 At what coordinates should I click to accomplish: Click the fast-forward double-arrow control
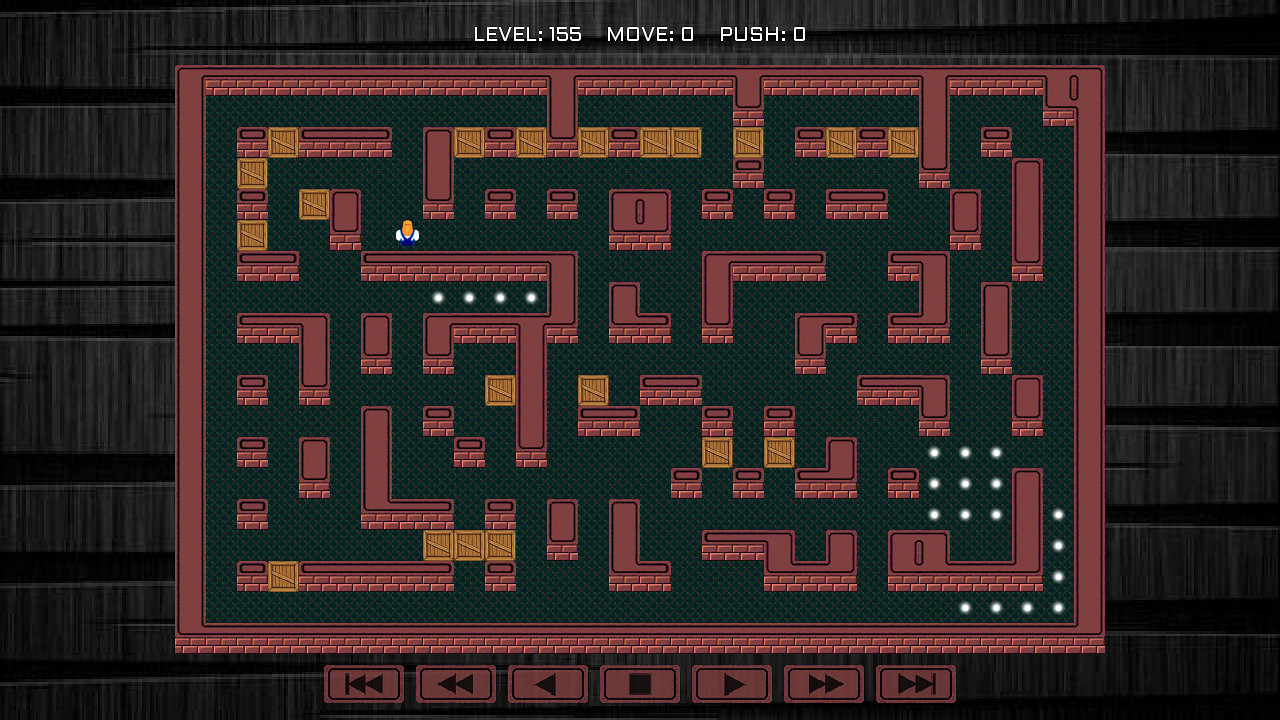(822, 684)
